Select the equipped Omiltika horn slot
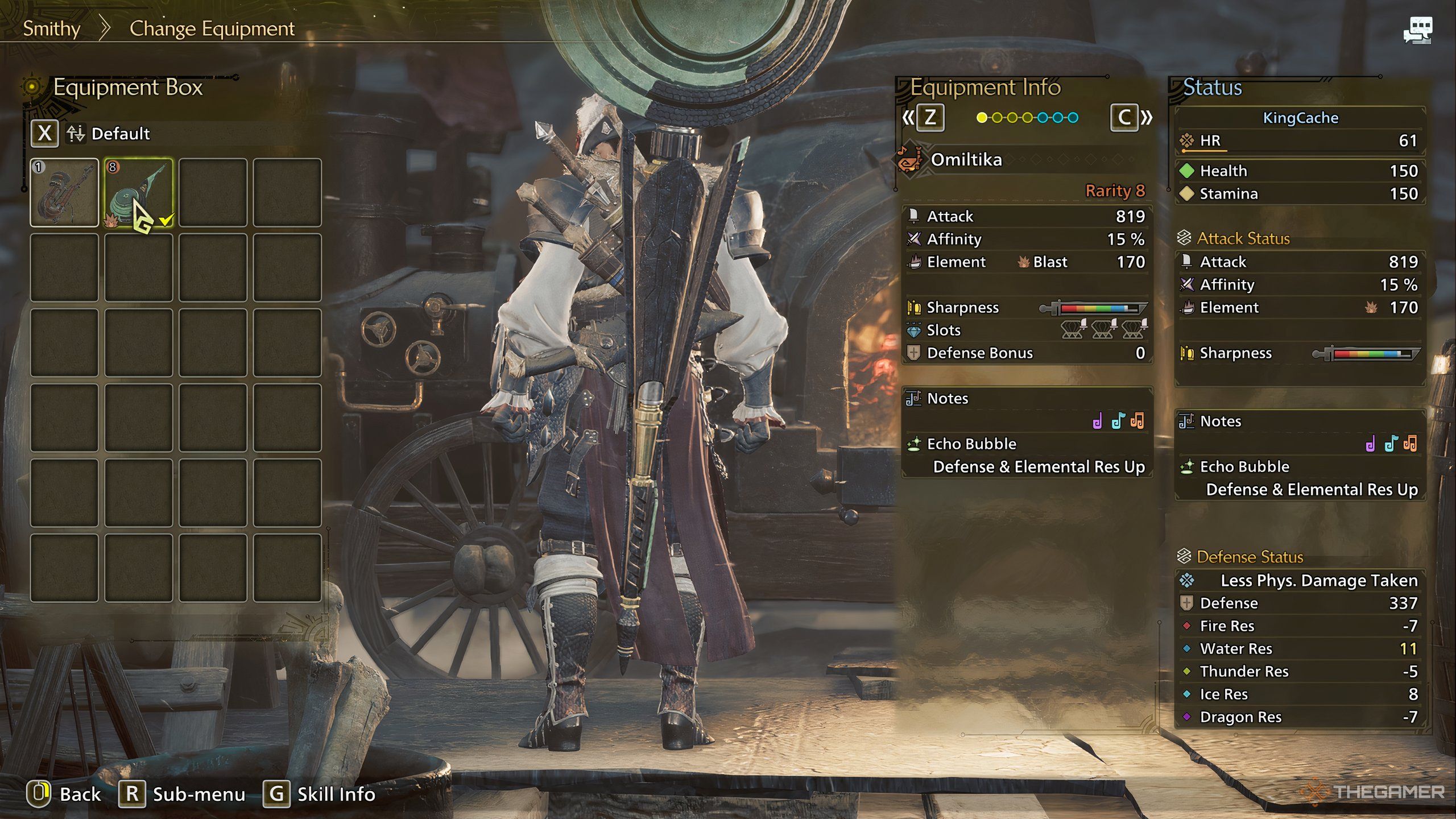Viewport: 1456px width, 819px height. coord(139,193)
